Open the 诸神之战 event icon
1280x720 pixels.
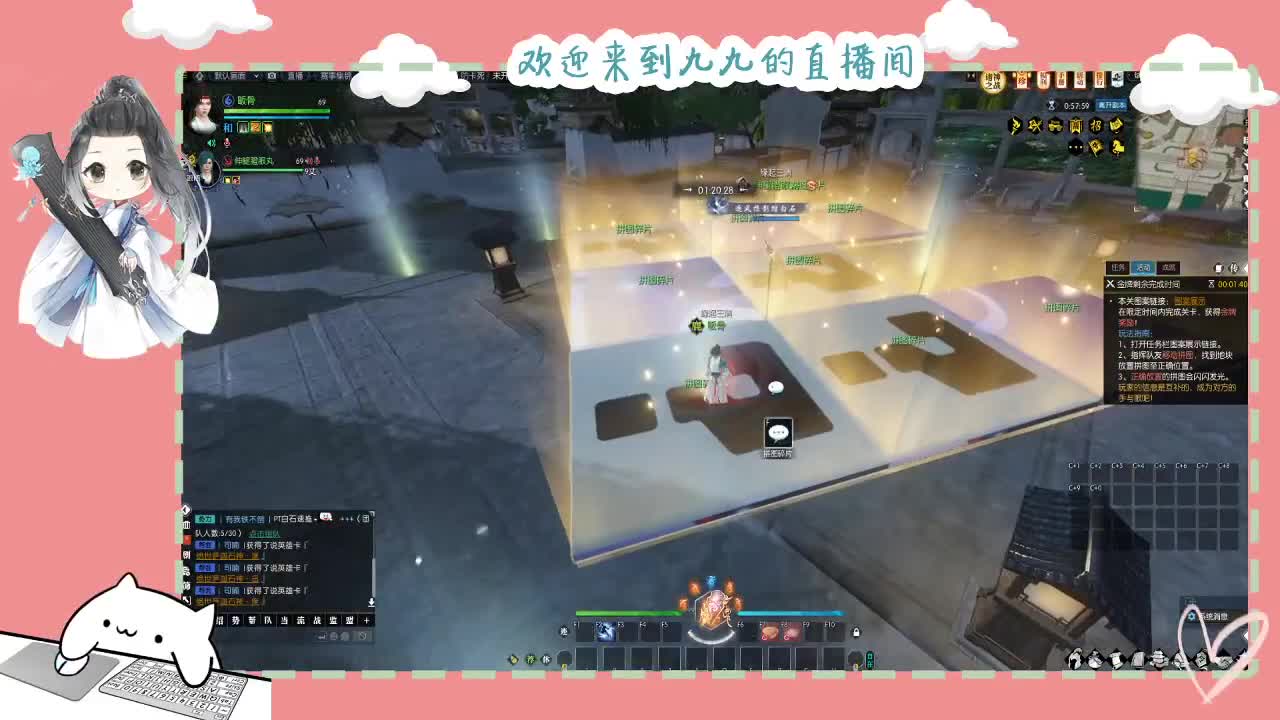tap(992, 83)
